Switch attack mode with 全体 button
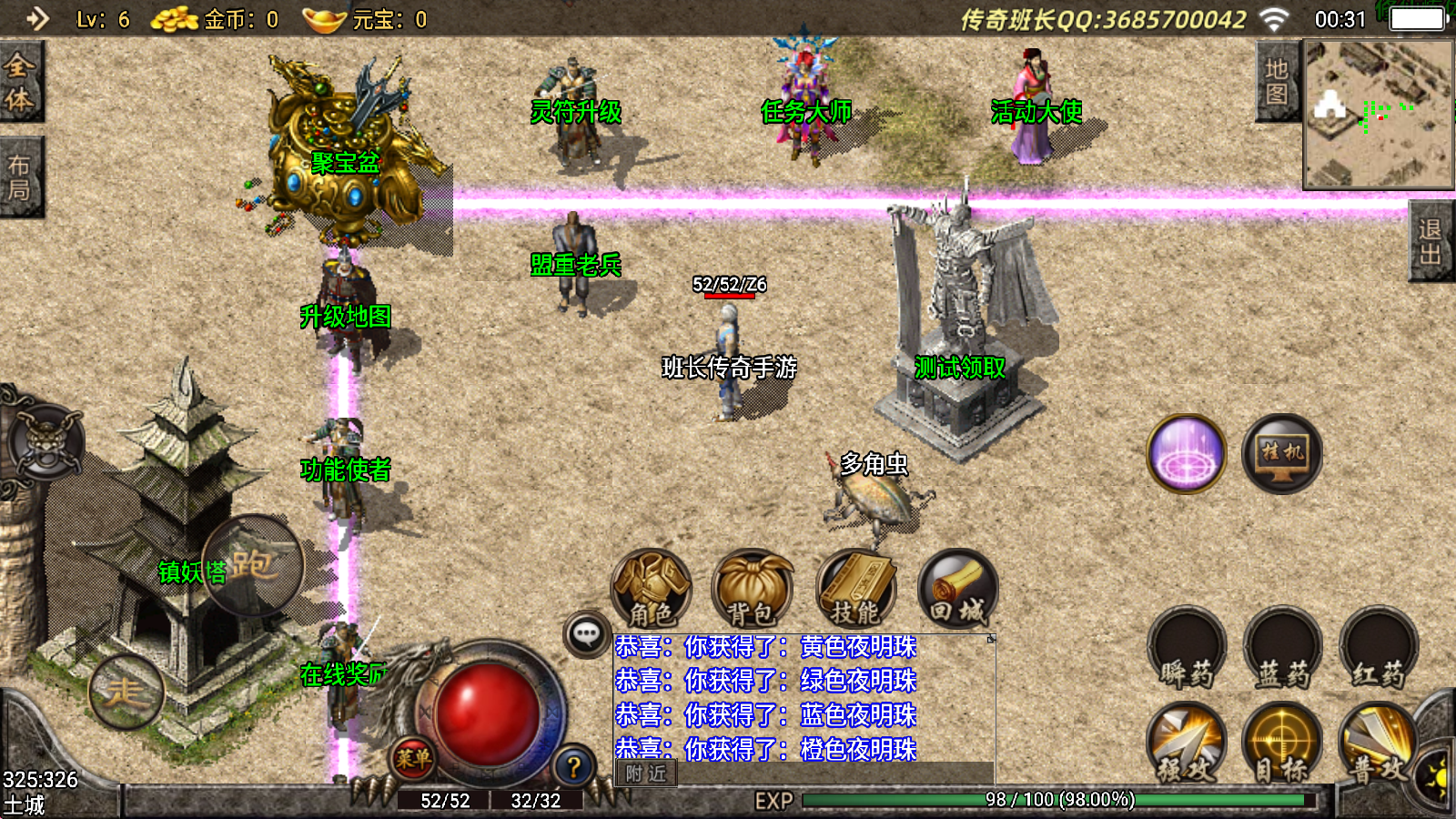Screen dimensions: 1456x819 tap(20, 82)
